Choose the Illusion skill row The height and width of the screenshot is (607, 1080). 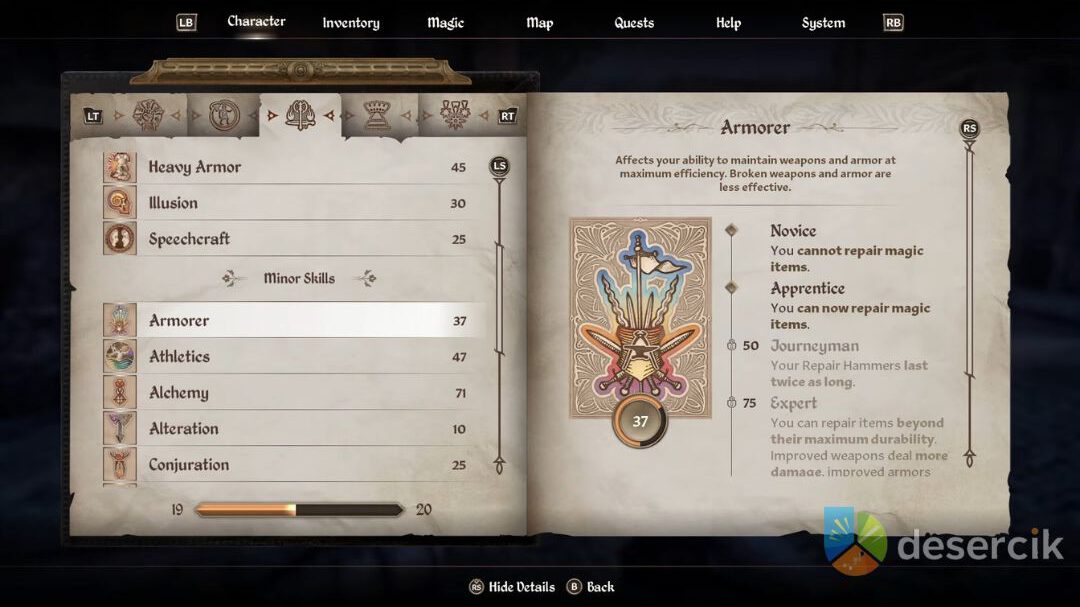click(290, 203)
